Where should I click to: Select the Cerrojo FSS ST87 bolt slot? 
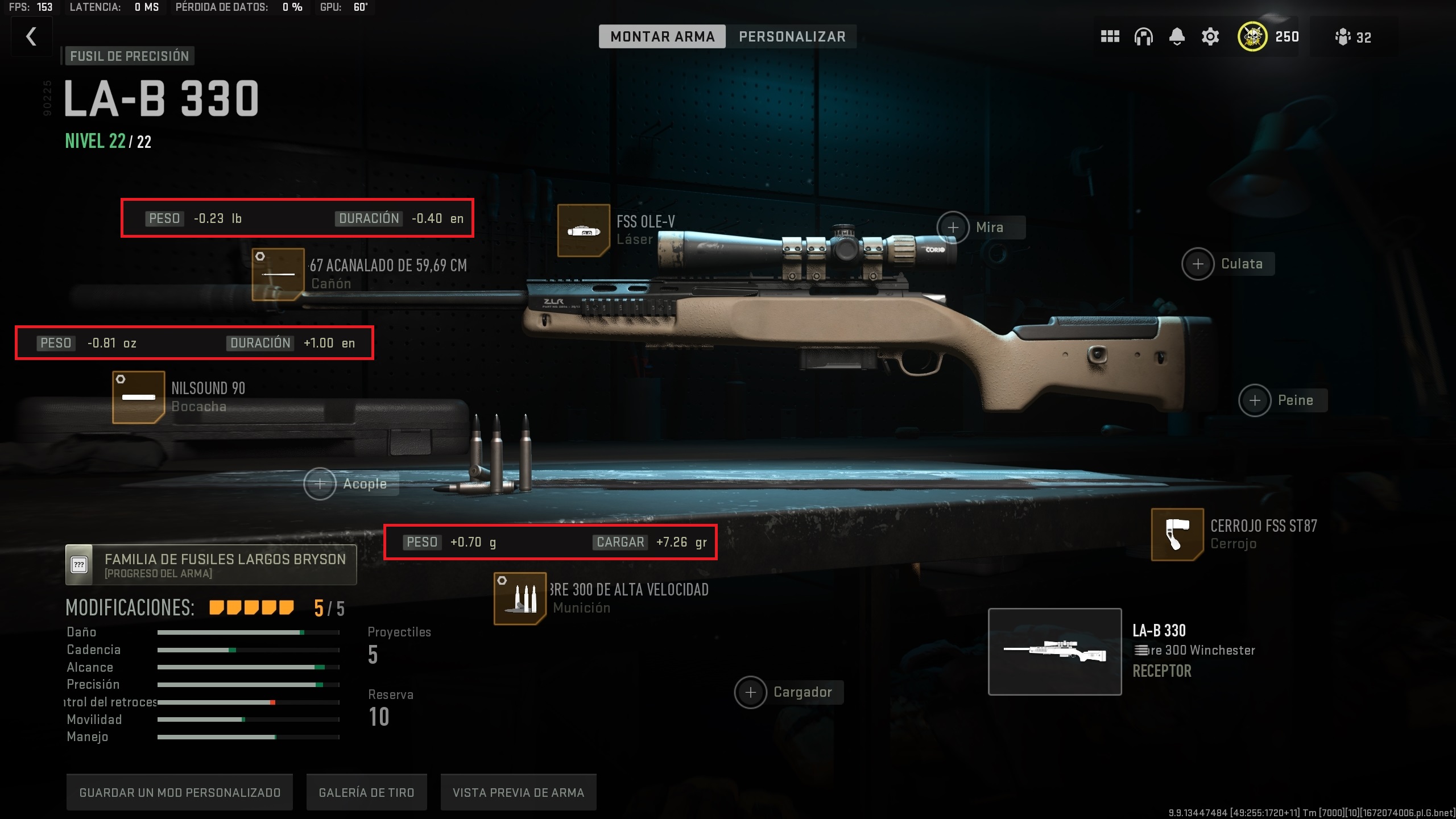[x=1177, y=535]
